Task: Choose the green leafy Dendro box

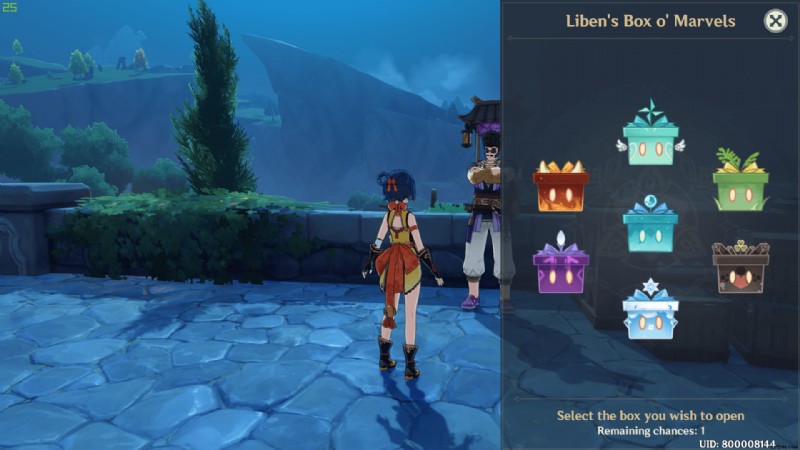Action: pos(740,184)
